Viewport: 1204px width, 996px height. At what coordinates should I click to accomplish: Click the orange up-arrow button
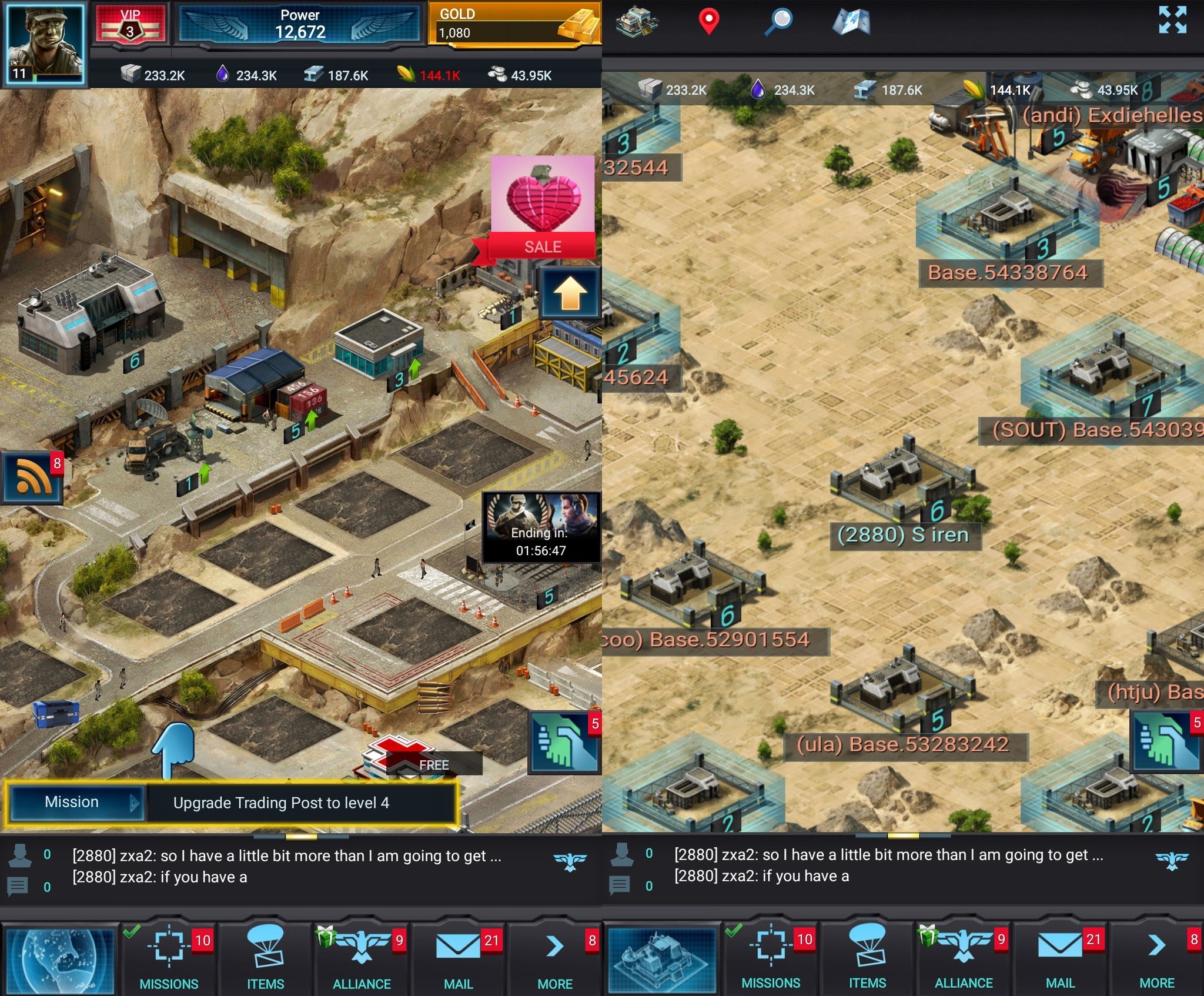[x=569, y=293]
